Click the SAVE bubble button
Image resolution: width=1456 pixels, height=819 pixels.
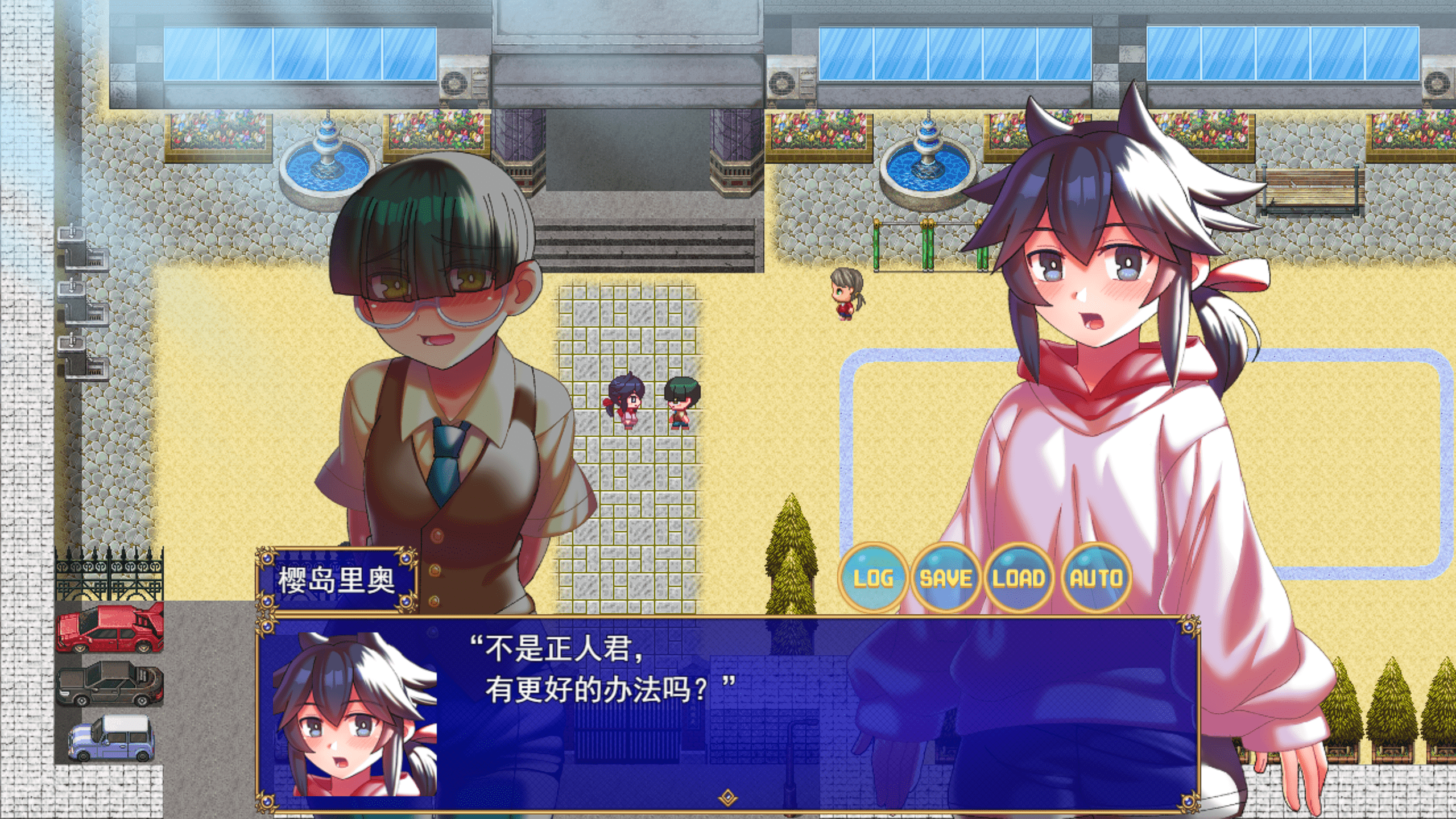pos(945,578)
